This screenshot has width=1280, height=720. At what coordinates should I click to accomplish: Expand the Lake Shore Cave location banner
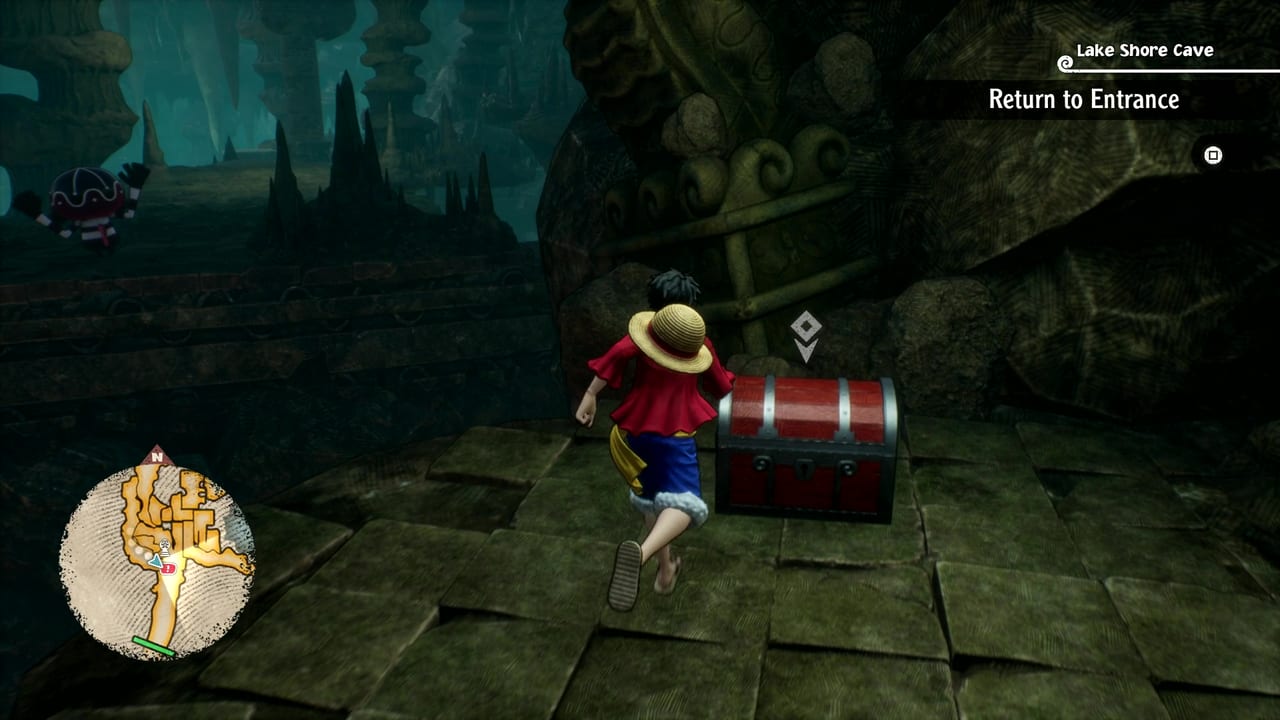click(1143, 50)
